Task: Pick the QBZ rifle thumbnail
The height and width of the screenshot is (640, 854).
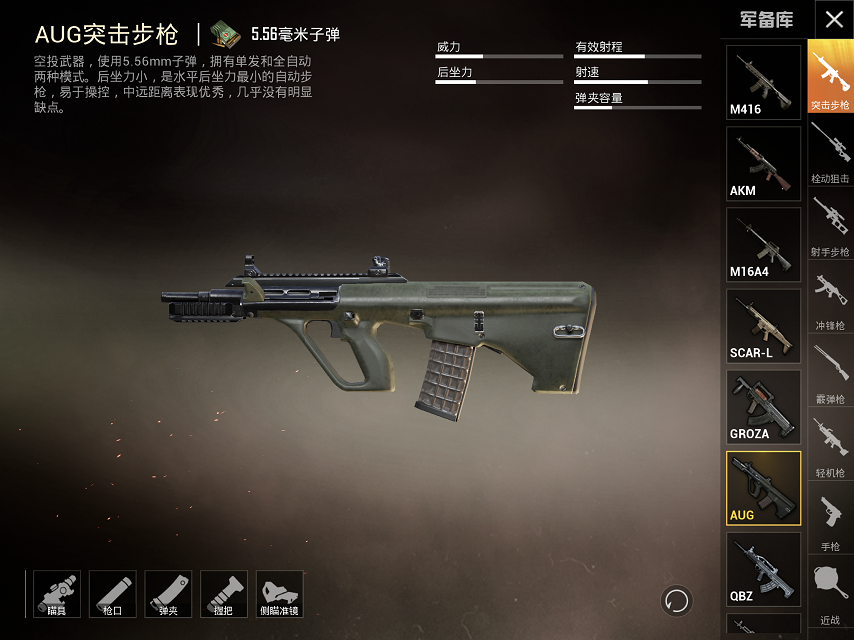Action: point(763,568)
